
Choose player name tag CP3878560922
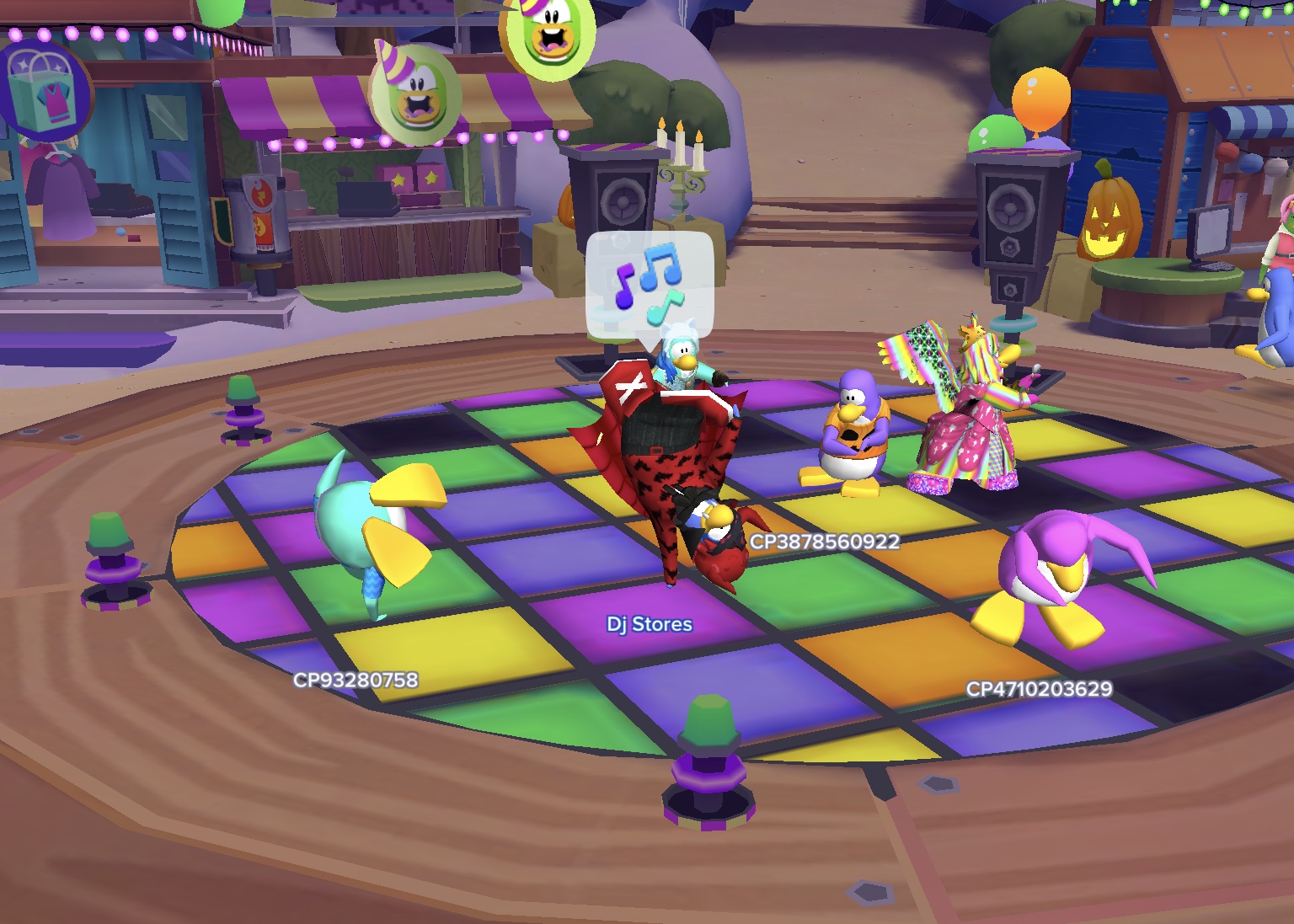click(825, 542)
